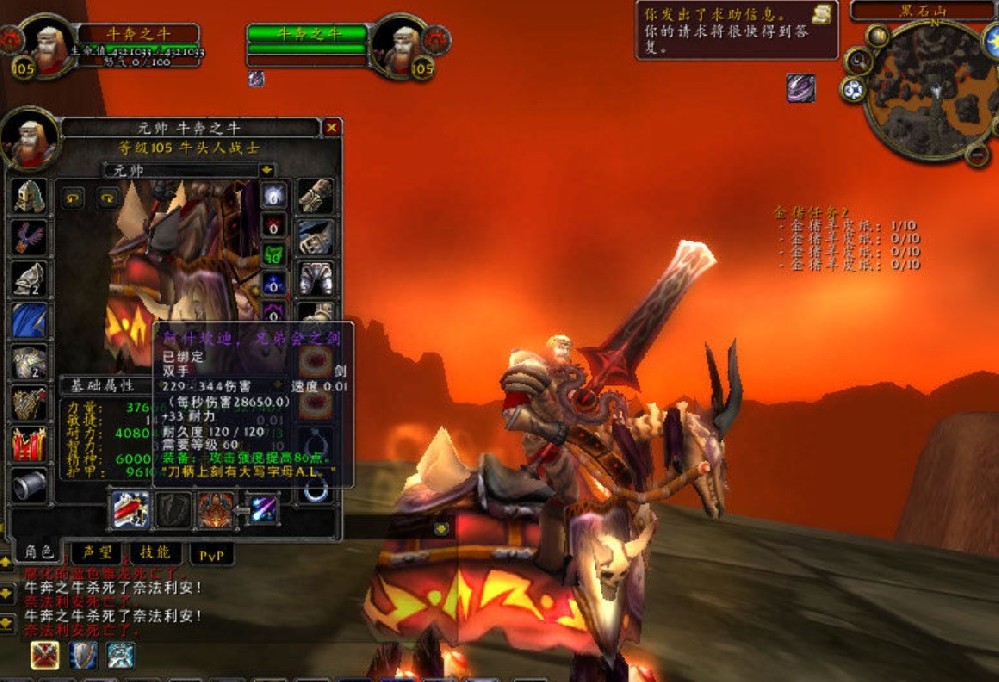Select the player portrait at top left
Viewport: 999px width, 682px height.
point(46,45)
